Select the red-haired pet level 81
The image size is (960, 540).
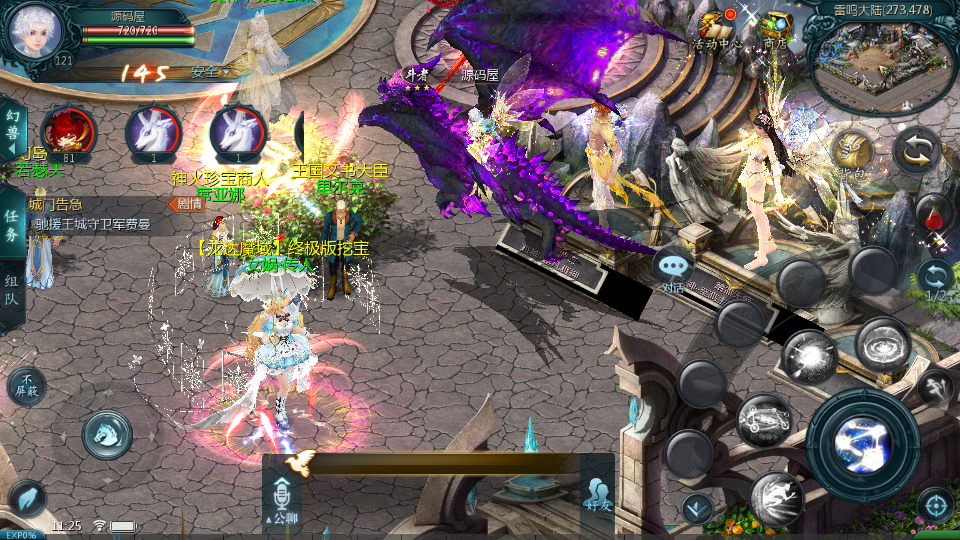68,132
